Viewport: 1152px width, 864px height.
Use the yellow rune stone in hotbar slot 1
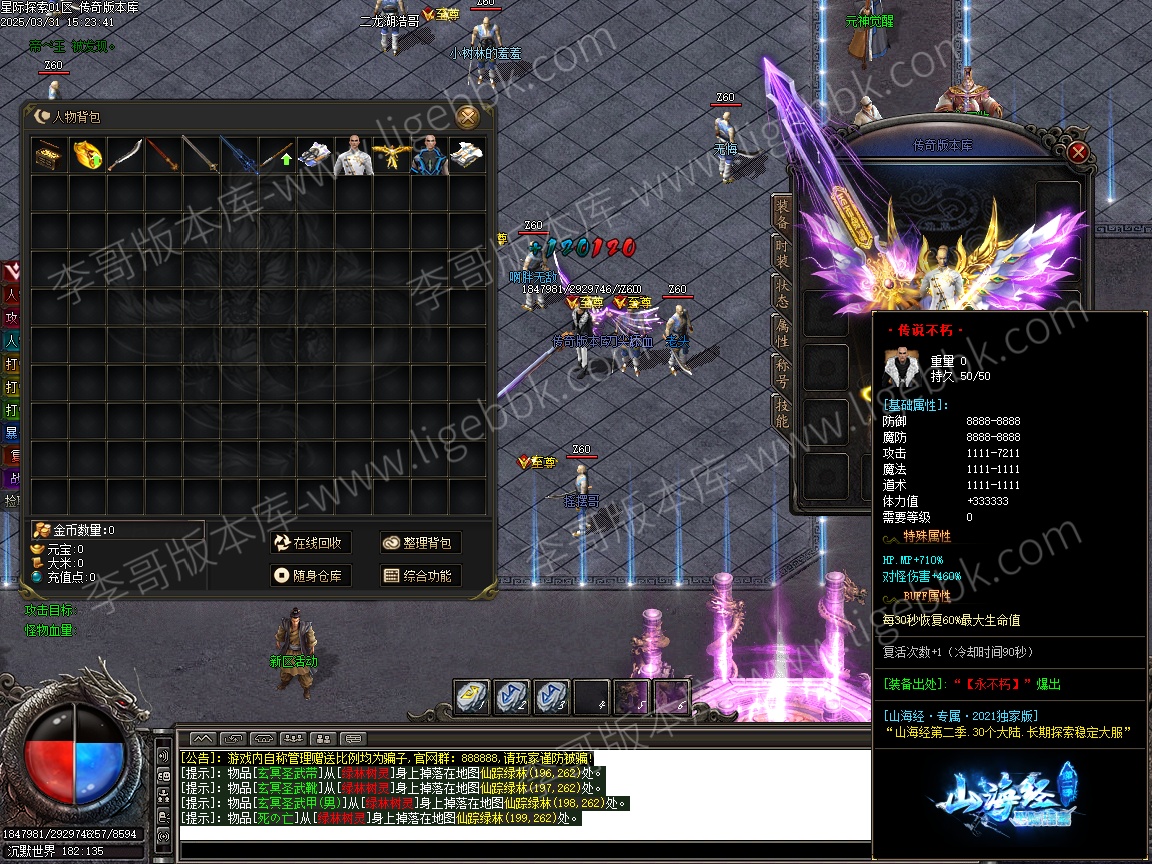(472, 697)
